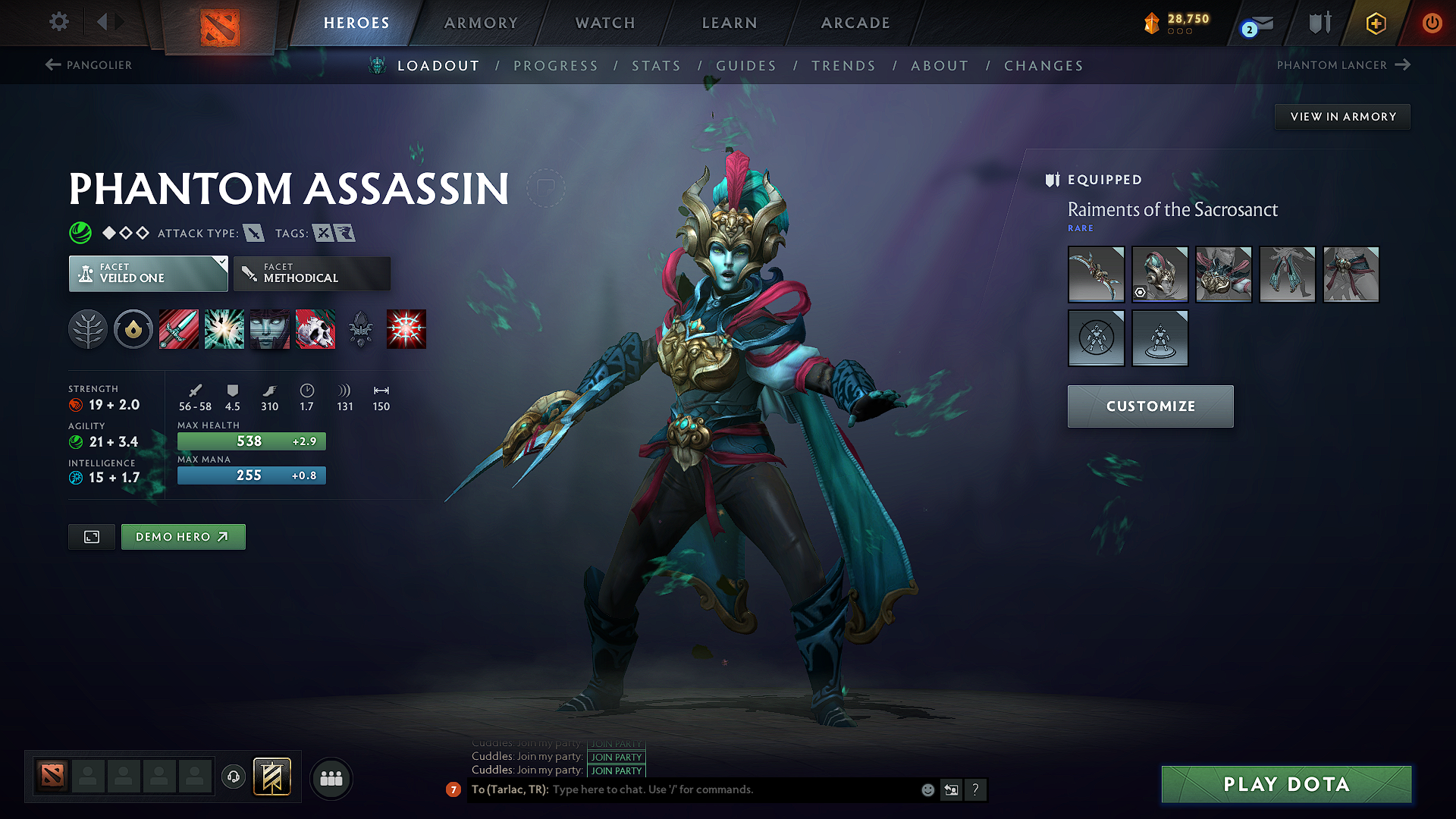Switch to the Armory tab
Screen dimensions: 1456x819
click(481, 23)
